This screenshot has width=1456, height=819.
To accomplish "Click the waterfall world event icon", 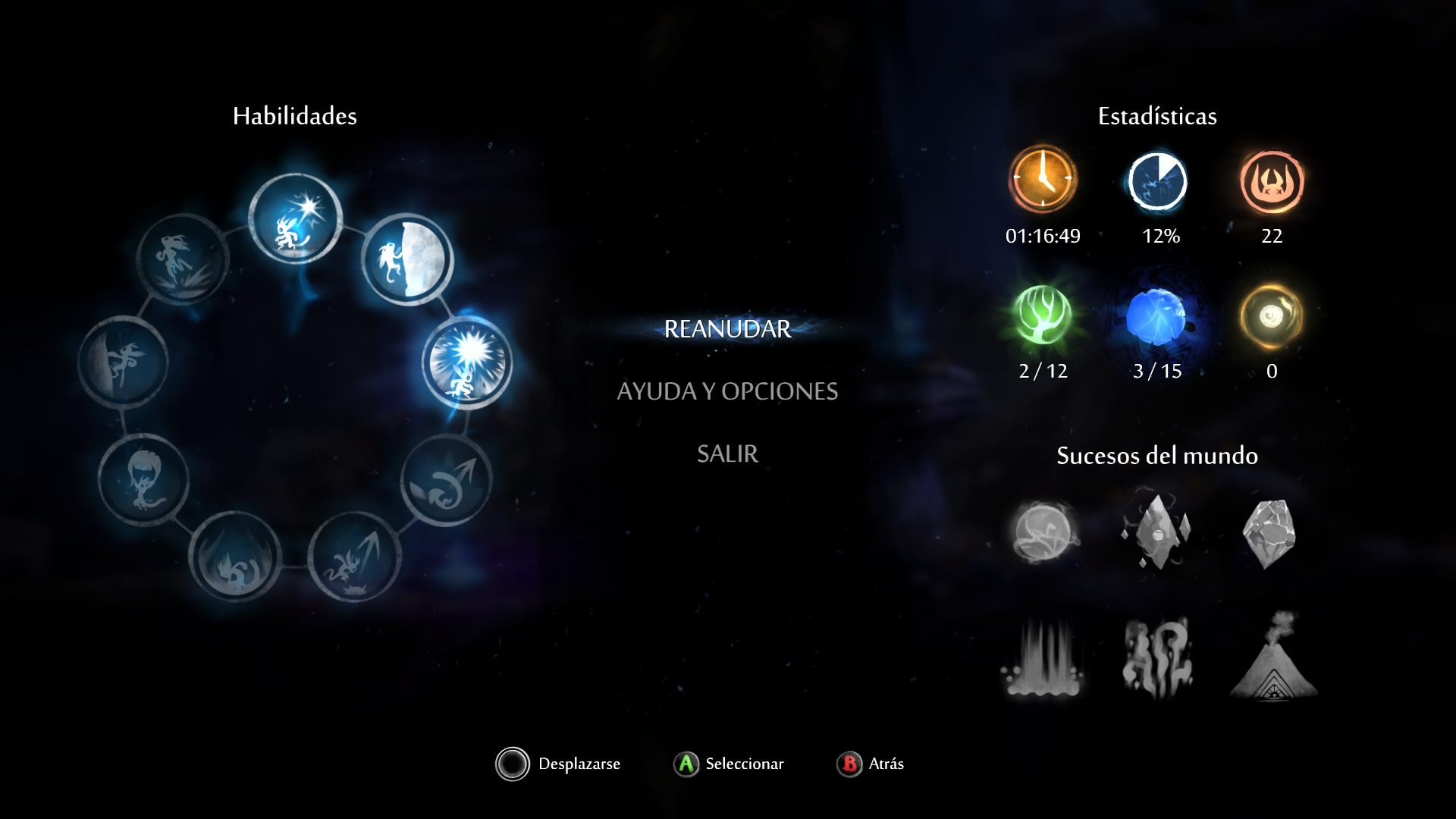I will coord(1043,657).
